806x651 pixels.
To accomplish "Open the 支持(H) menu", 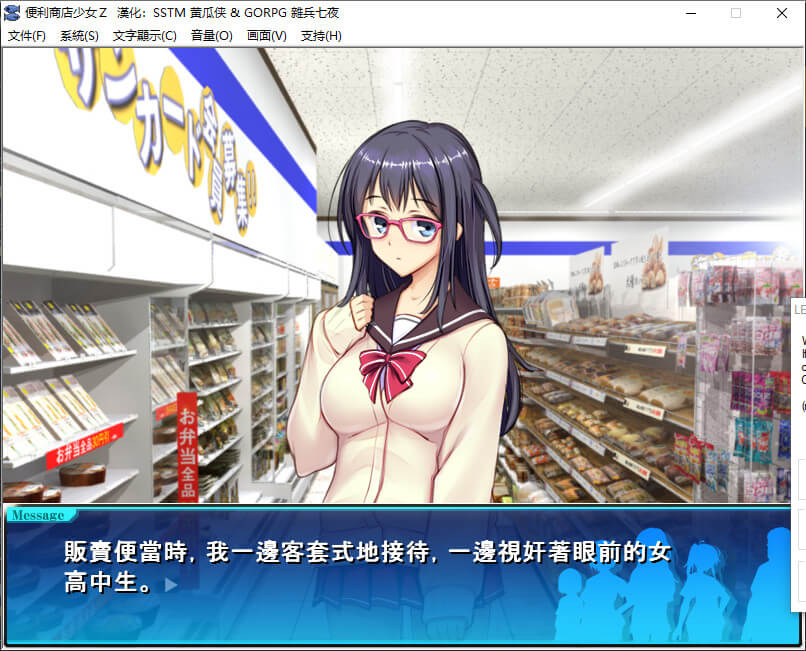I will (321, 36).
